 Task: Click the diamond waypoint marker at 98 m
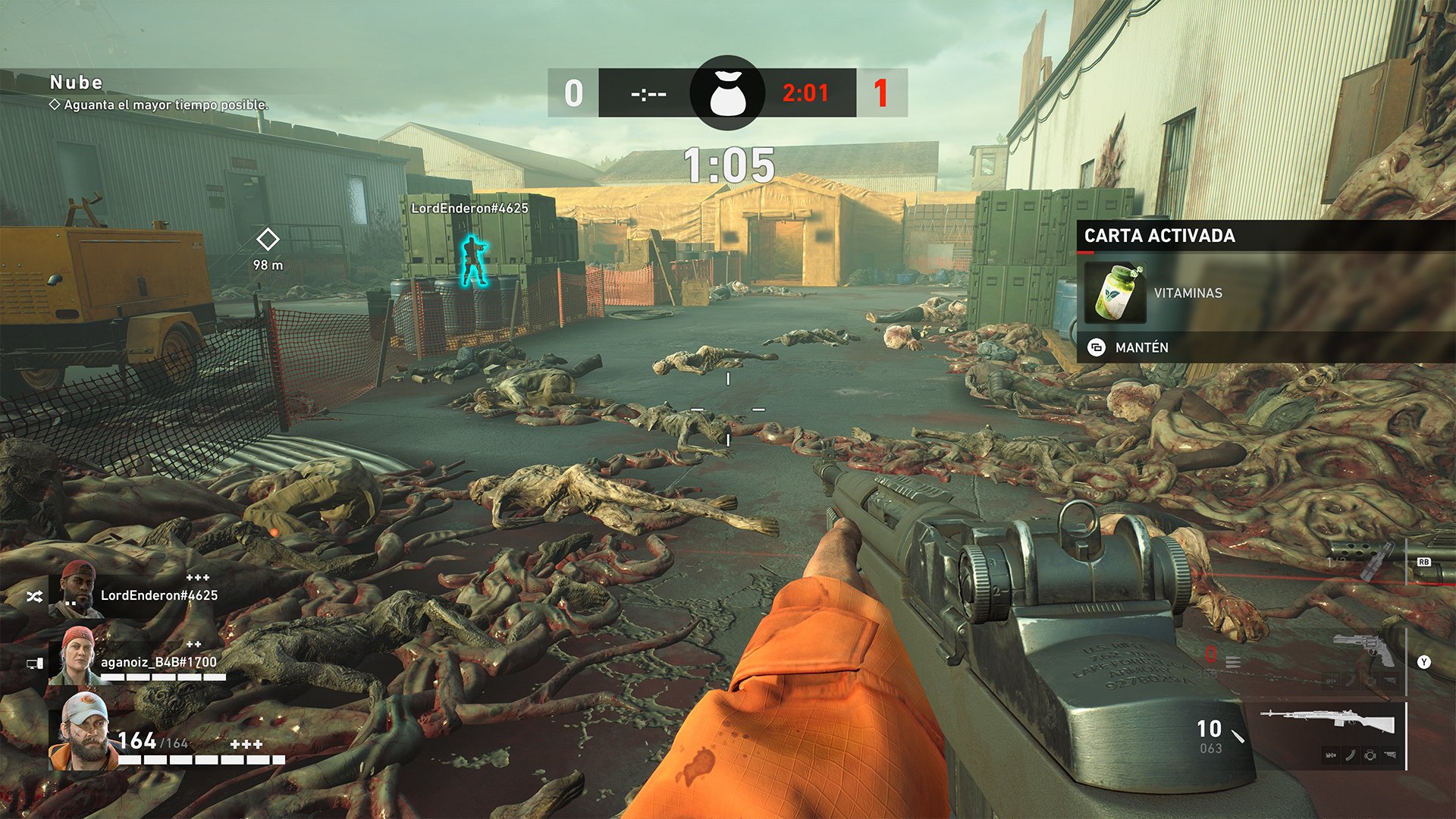tap(268, 240)
